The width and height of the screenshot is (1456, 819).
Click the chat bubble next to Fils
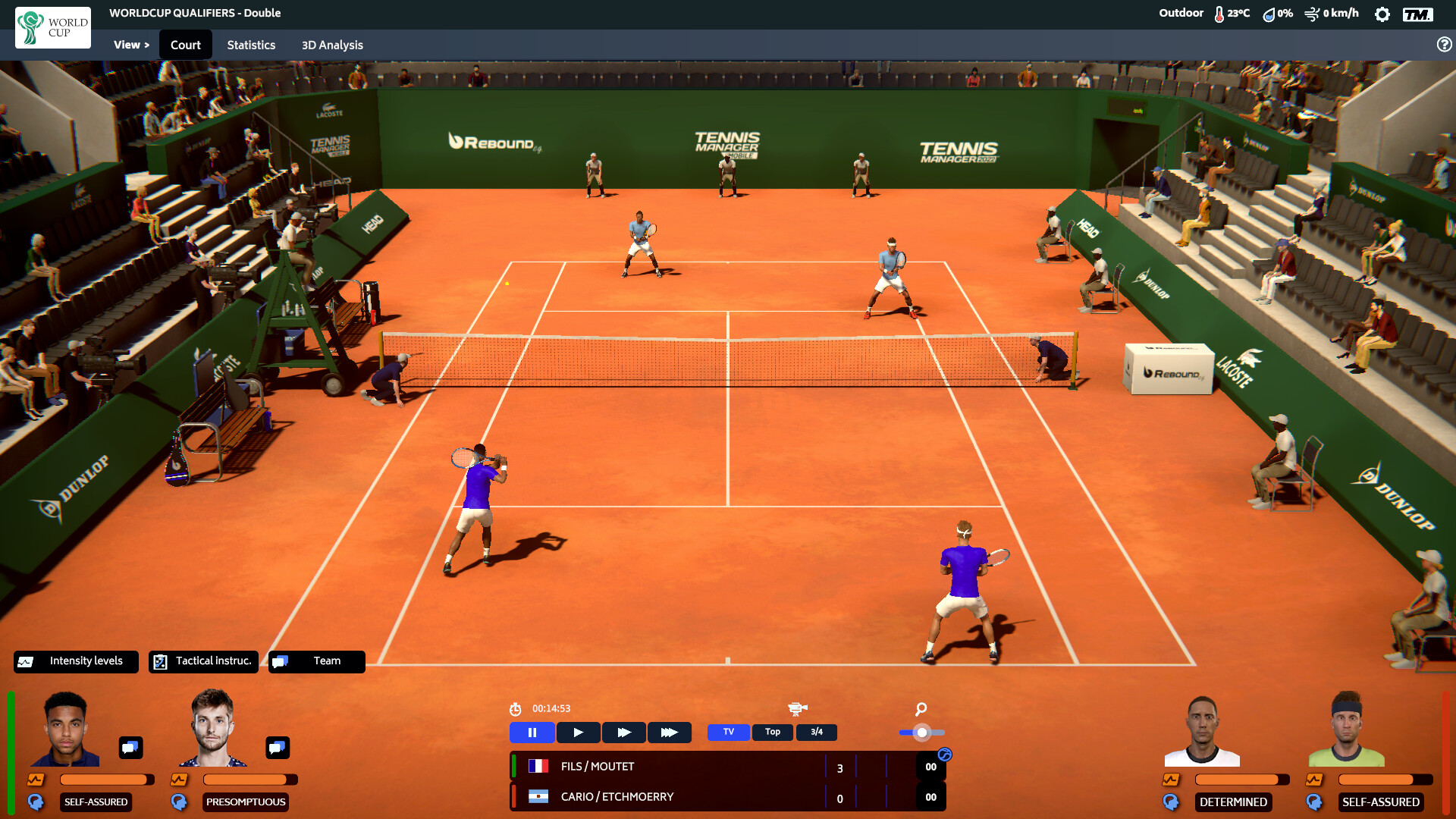(130, 748)
